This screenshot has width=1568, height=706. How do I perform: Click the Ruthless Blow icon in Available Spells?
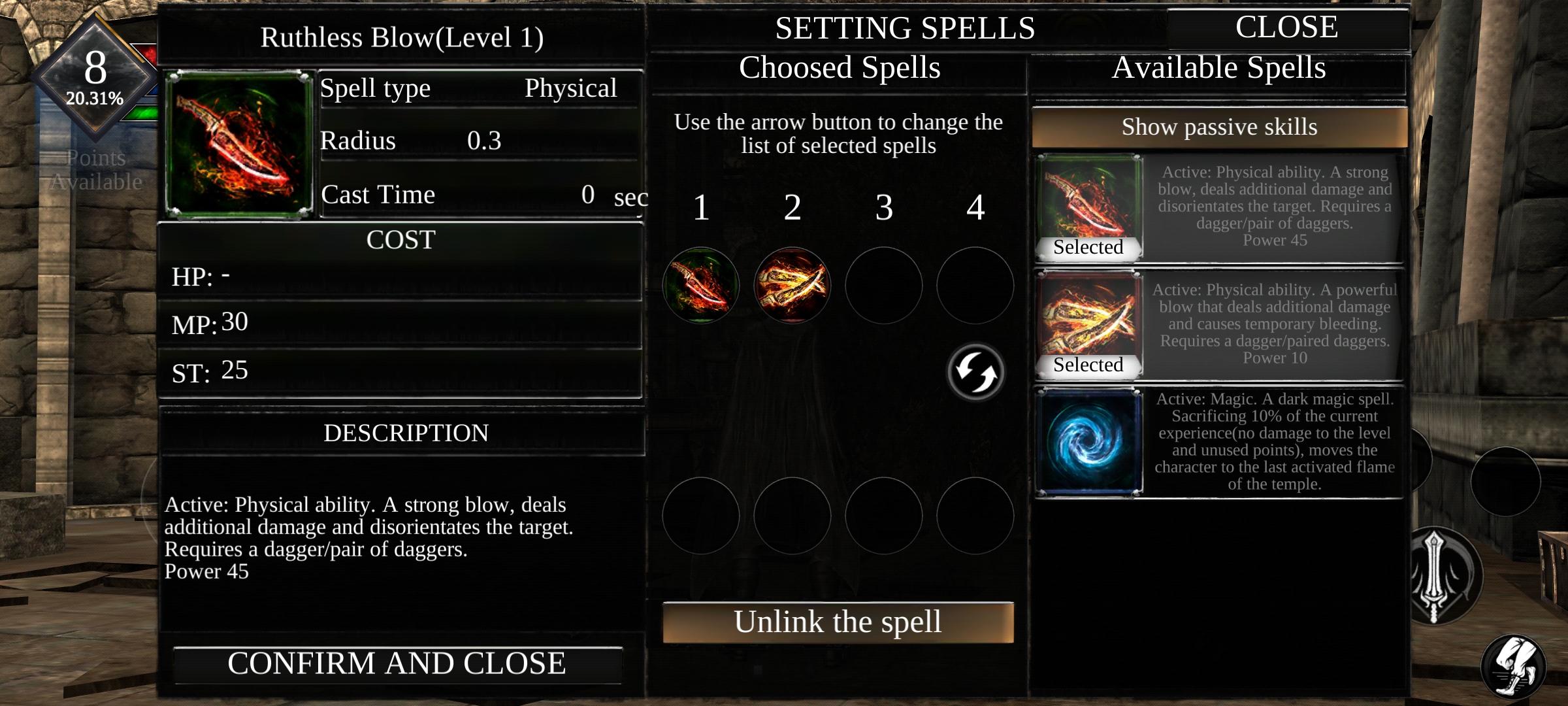click(1088, 199)
